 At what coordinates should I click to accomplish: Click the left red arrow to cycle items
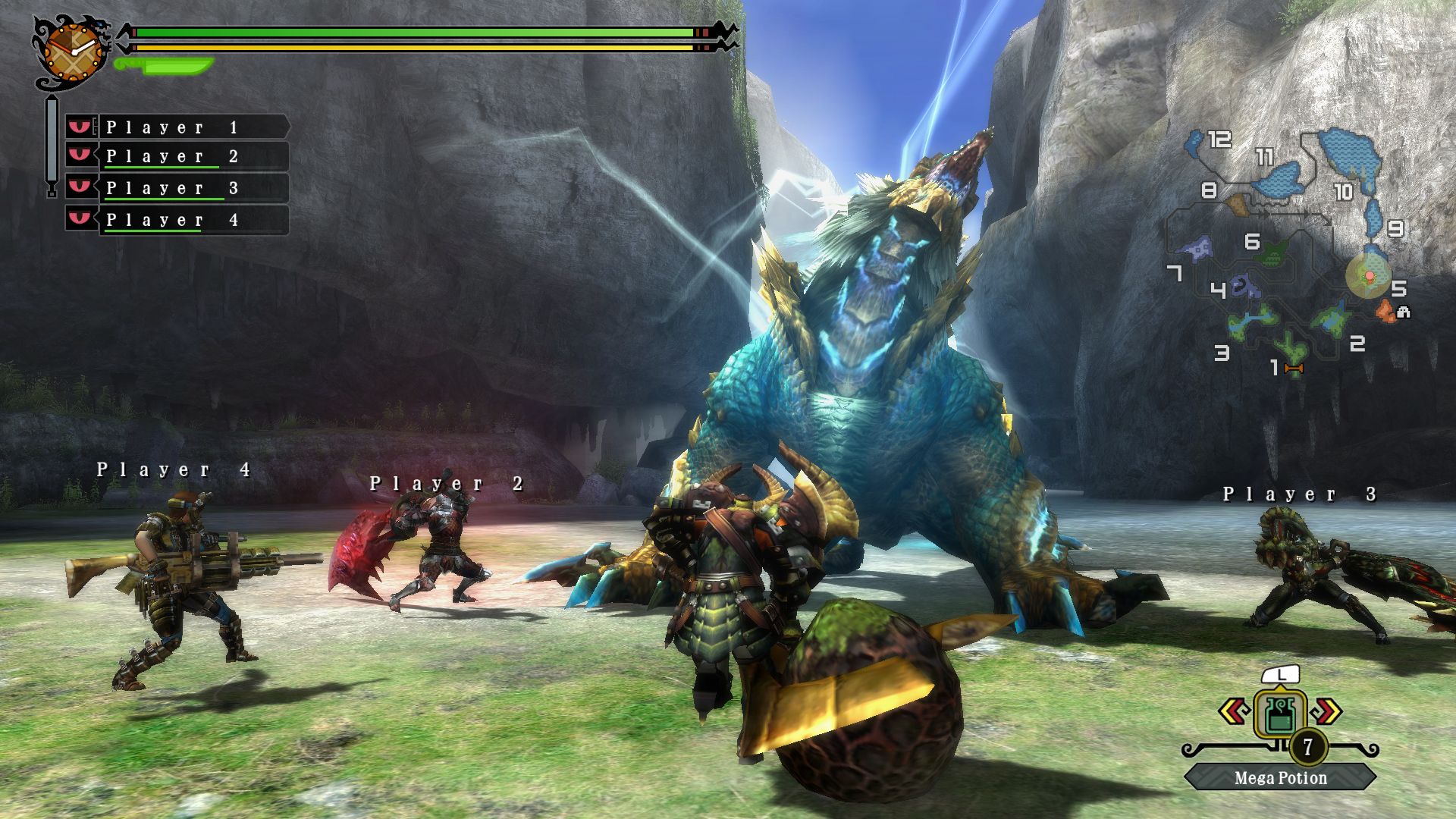pyautogui.click(x=1234, y=711)
